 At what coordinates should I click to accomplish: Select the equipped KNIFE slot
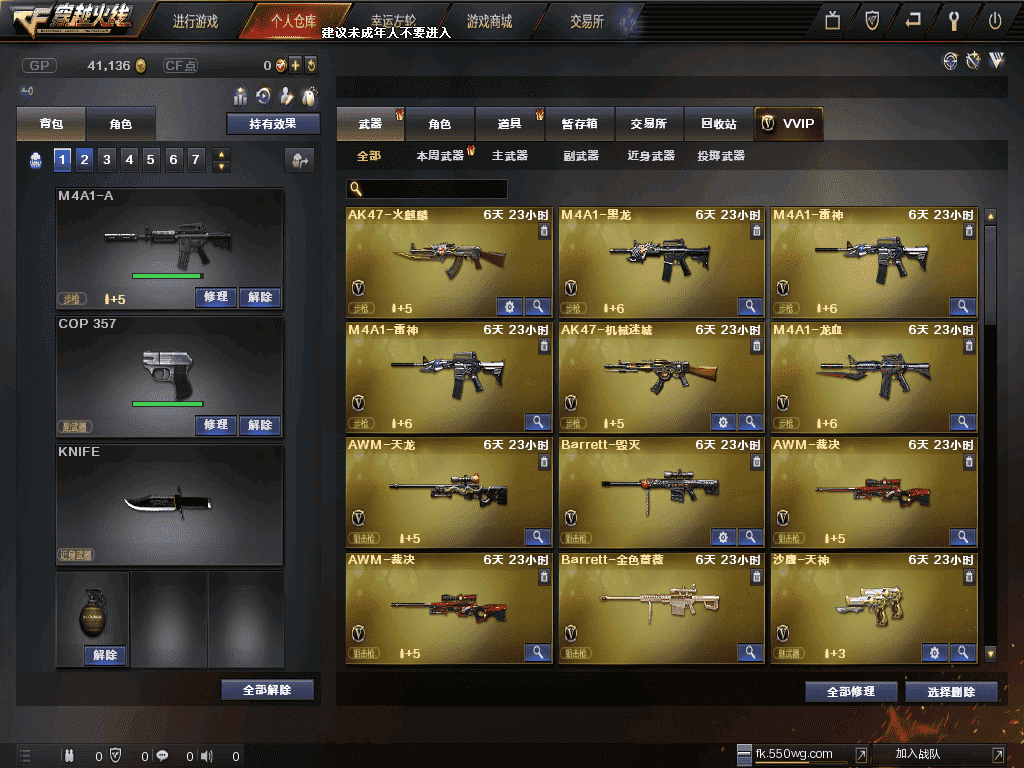pyautogui.click(x=169, y=505)
